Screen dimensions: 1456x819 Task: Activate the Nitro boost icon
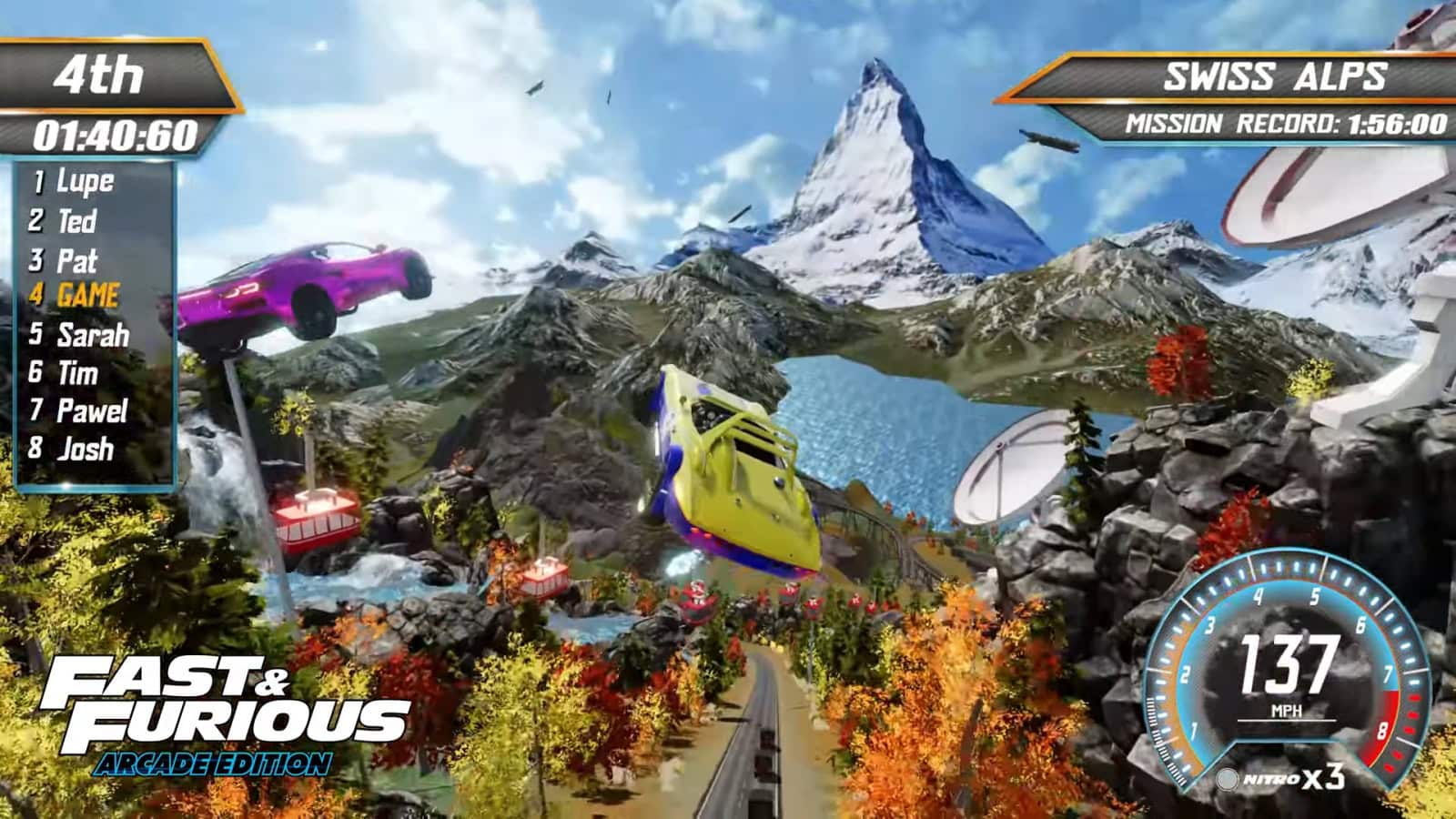pyautogui.click(x=1228, y=779)
